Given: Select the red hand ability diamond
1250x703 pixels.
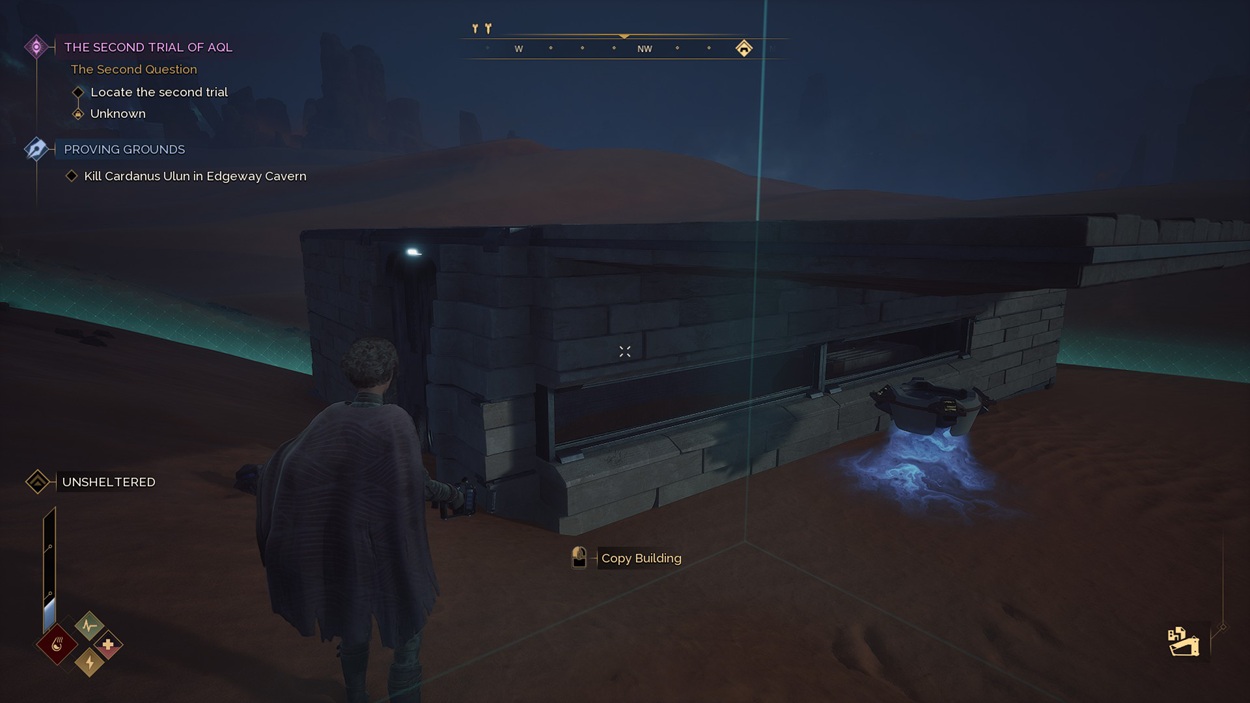Looking at the screenshot, I should (57, 645).
